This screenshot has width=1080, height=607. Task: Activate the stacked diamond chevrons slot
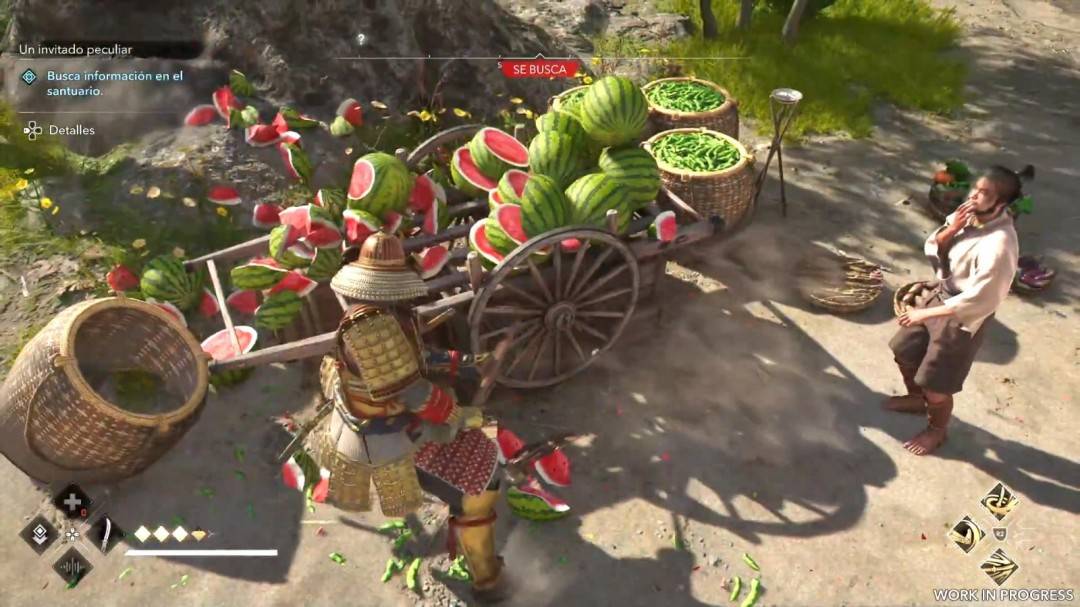pos(39,533)
